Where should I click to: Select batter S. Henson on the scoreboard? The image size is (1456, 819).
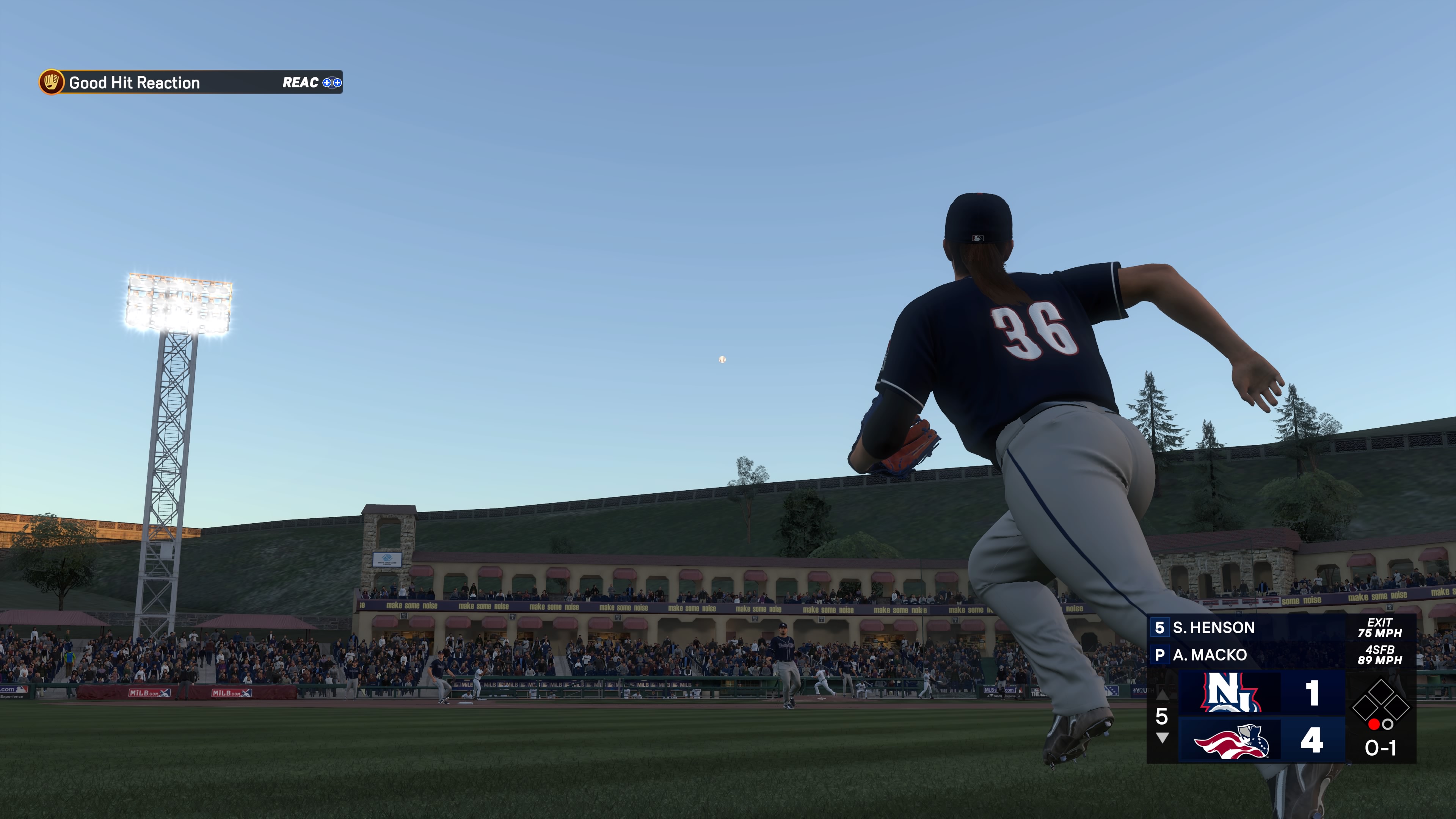point(1213,628)
